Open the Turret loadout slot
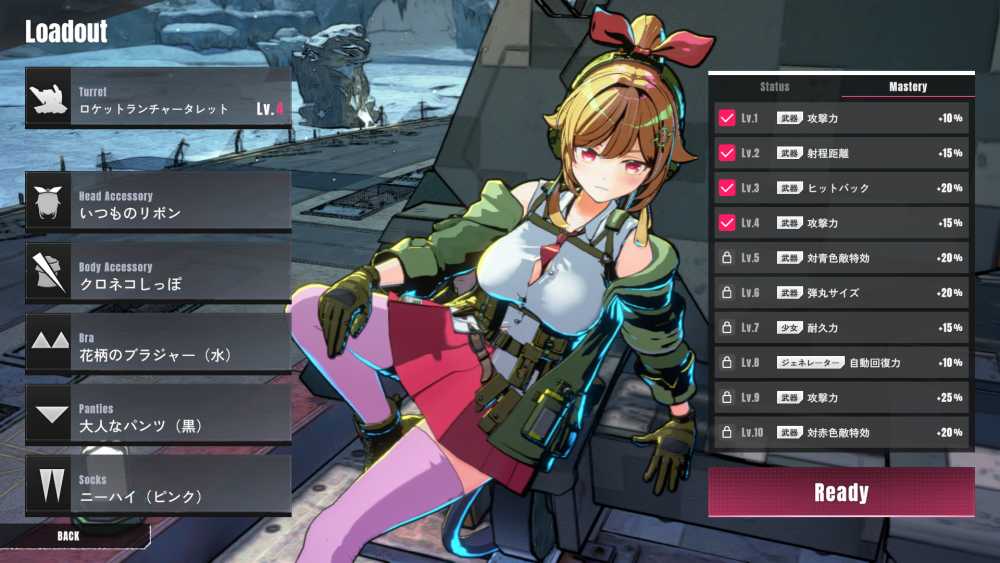Viewport: 1000px width, 563px height. (x=158, y=97)
